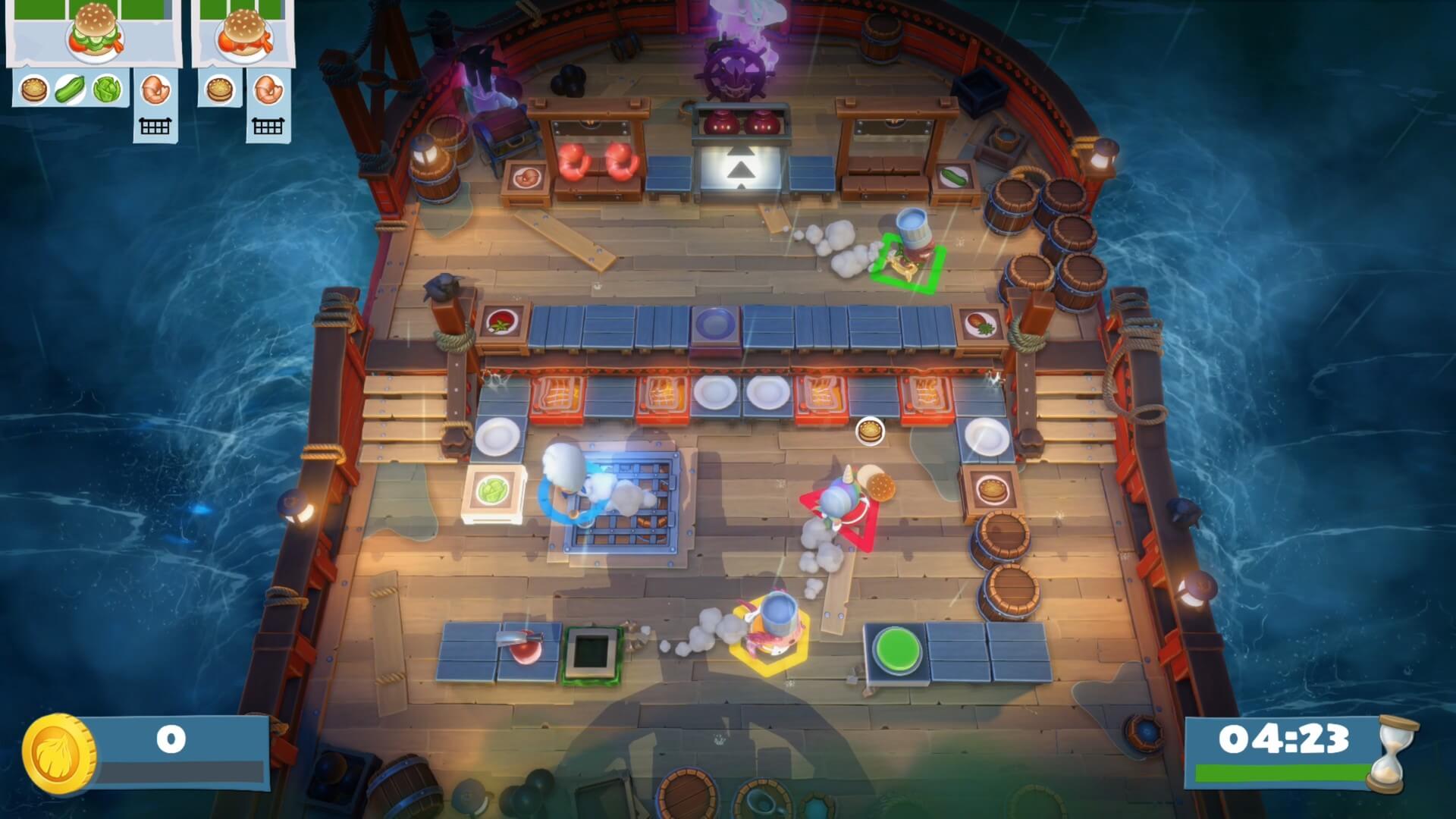
Task: Click the cucumber crate in the top right
Action: (x=955, y=174)
